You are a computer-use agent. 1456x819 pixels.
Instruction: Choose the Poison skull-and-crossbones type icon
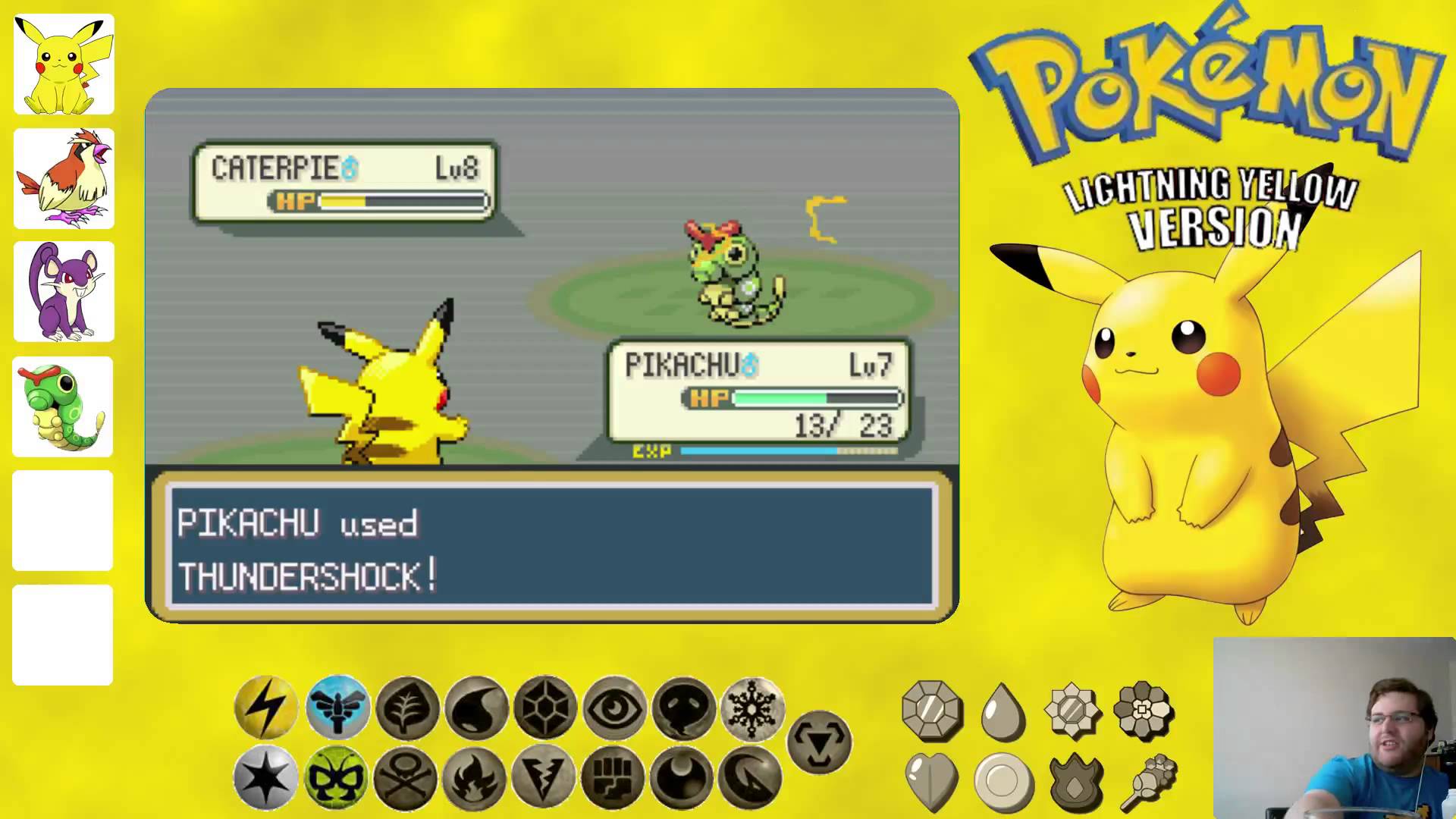[x=406, y=777]
